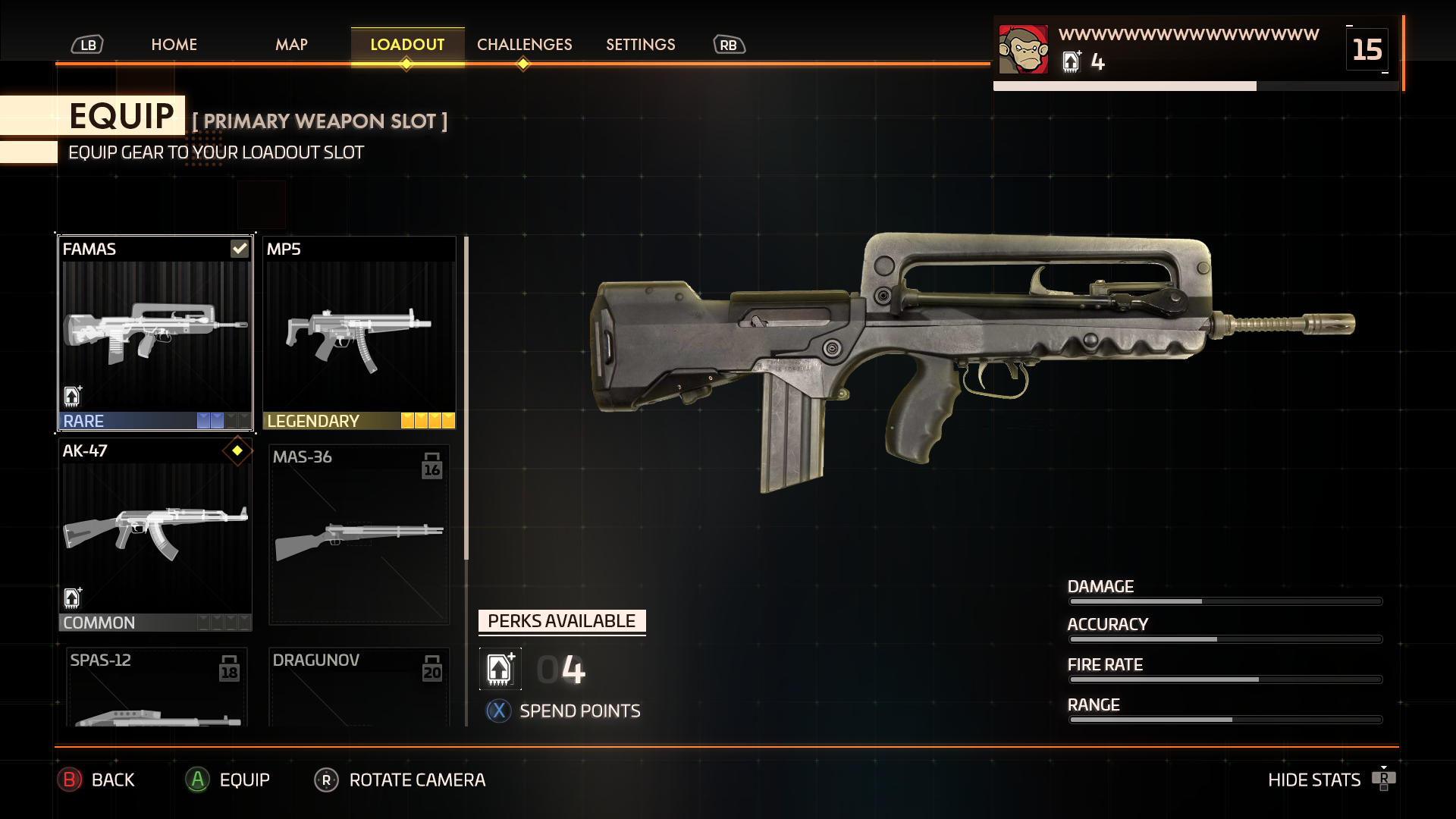Open the Map tab
The image size is (1456, 819).
pyautogui.click(x=291, y=45)
